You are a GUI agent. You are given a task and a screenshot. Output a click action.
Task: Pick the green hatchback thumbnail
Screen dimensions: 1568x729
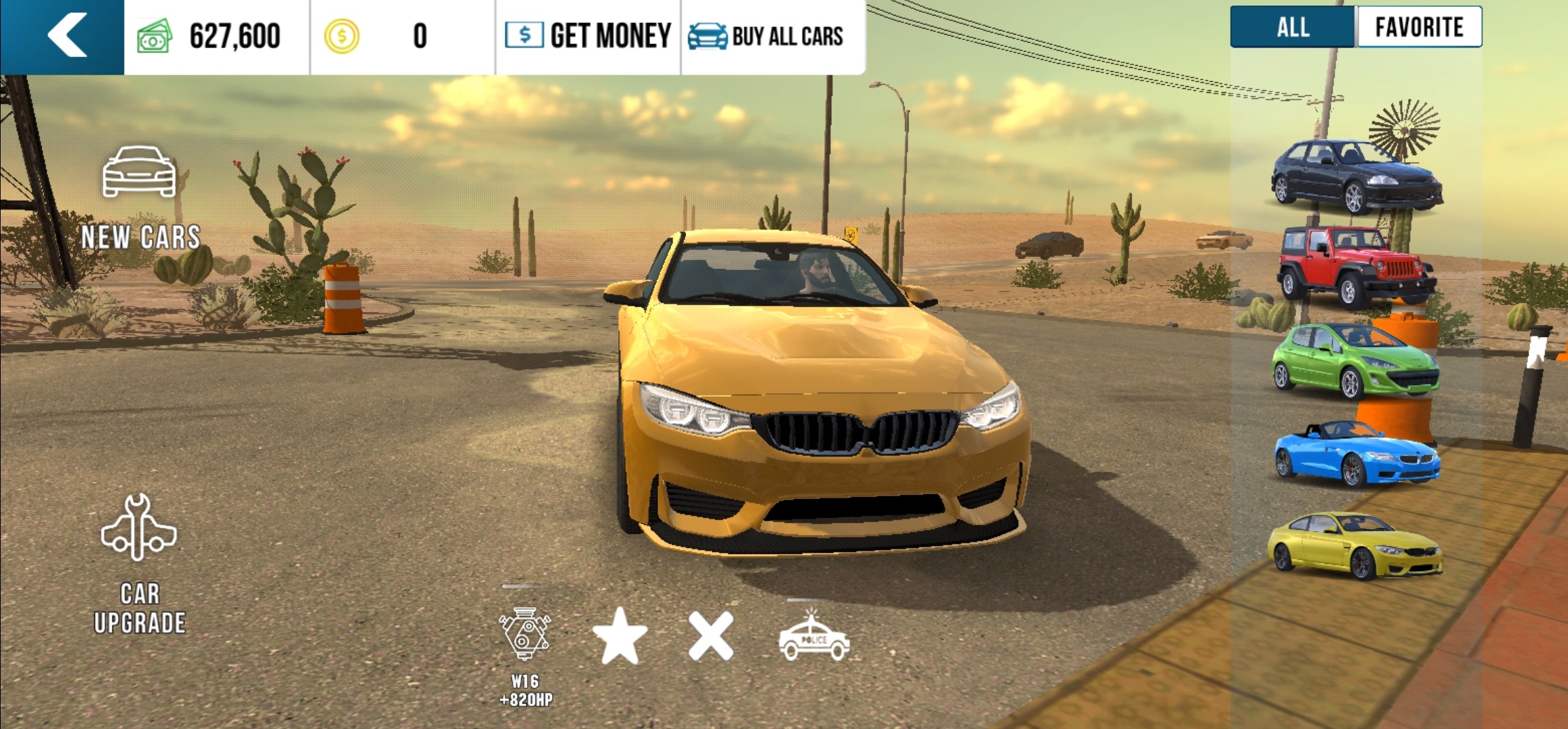tap(1356, 360)
